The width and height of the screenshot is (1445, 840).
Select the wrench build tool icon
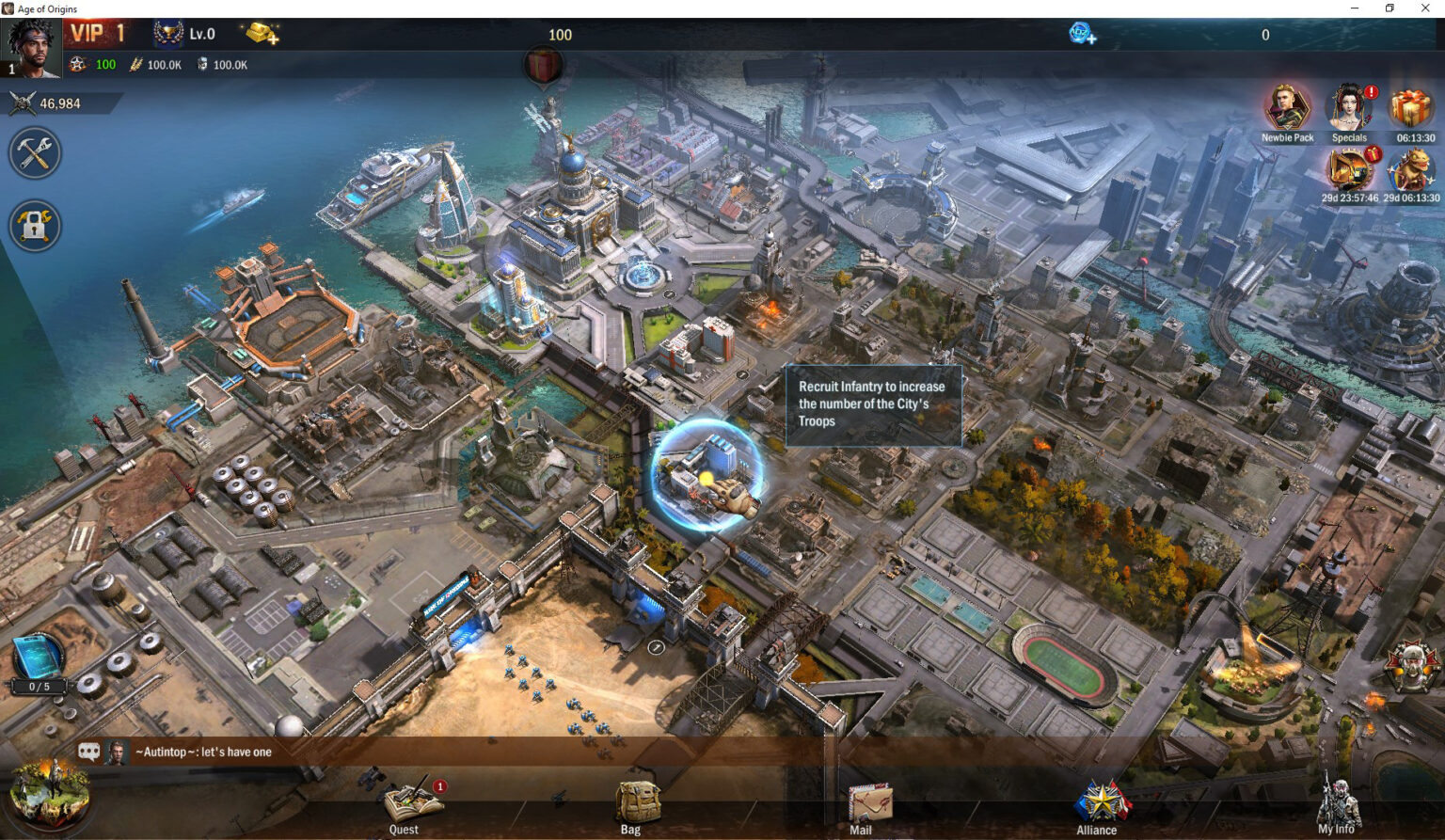[x=35, y=152]
